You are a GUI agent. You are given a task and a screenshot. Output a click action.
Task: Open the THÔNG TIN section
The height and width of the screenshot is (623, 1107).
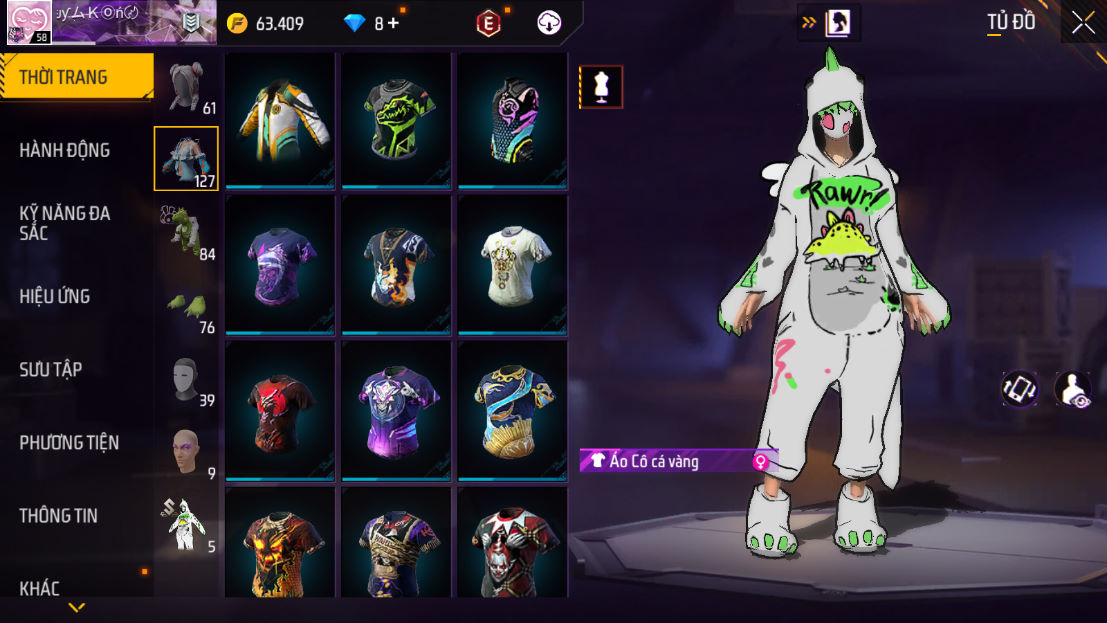[59, 516]
